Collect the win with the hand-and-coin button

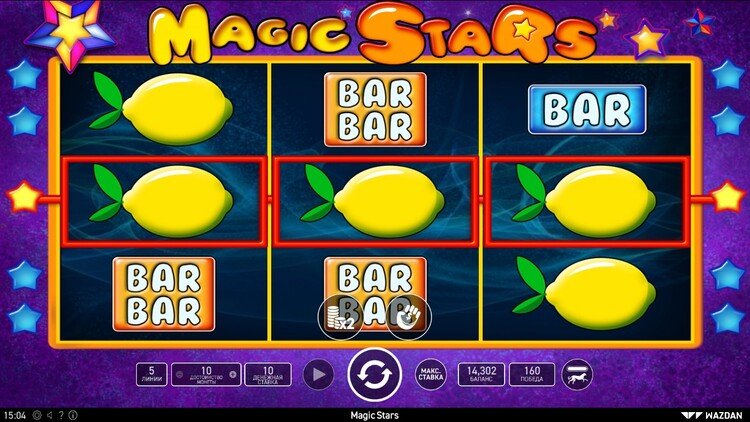pos(409,317)
